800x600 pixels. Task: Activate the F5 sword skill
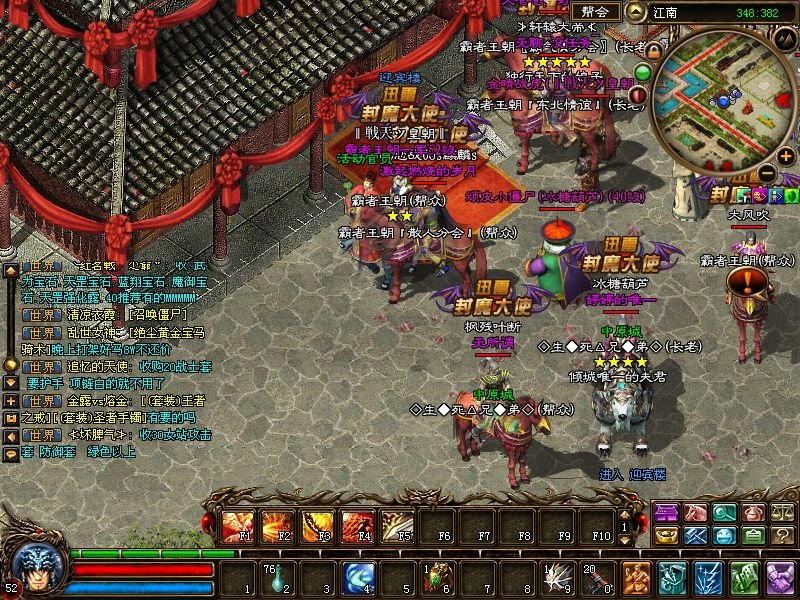(396, 524)
